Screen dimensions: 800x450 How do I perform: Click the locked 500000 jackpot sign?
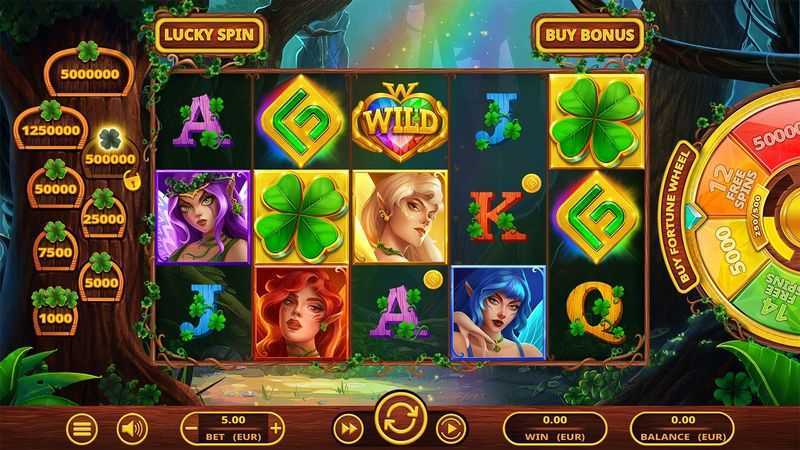pos(111,158)
